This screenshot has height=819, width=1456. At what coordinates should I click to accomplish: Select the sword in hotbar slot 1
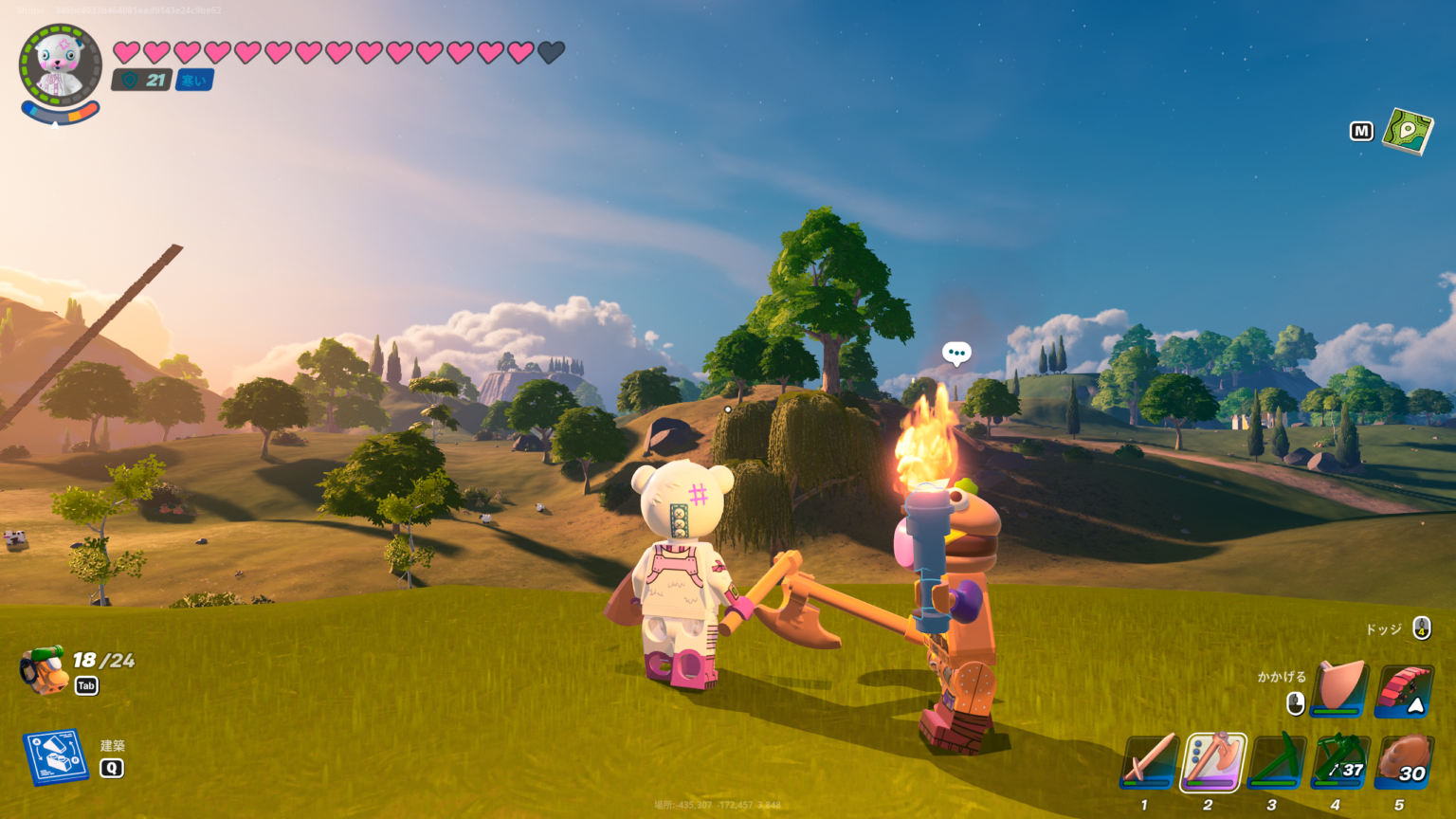click(1149, 761)
